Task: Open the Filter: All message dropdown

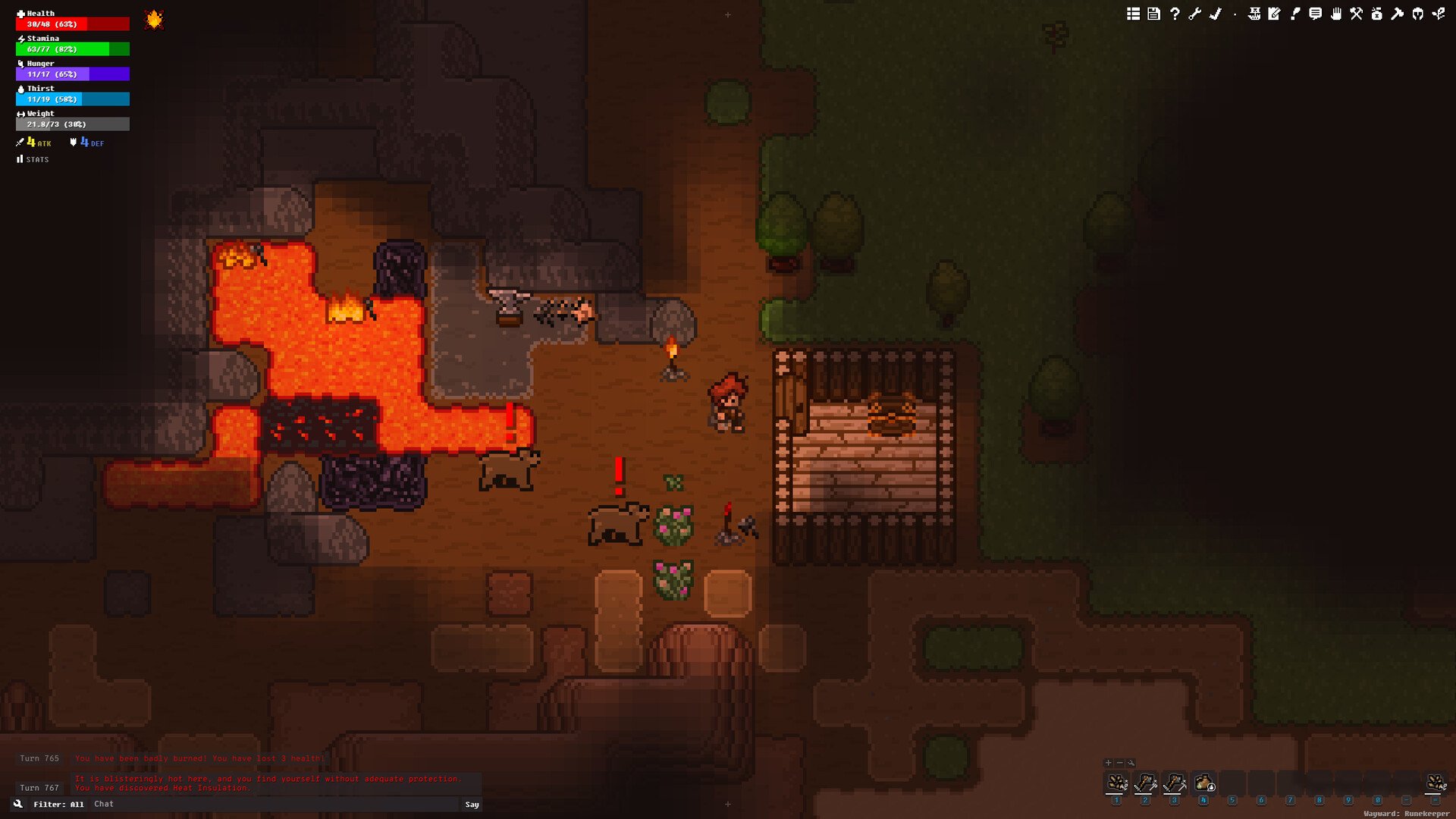Action: 58,805
